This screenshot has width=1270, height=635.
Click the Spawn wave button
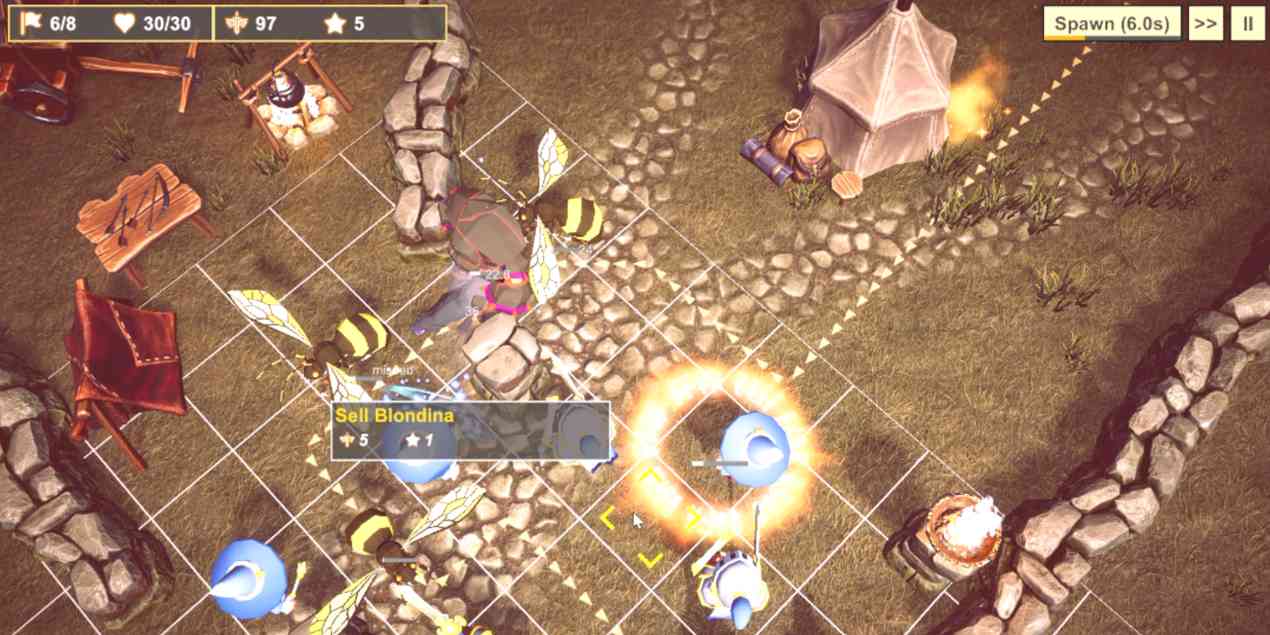tap(1111, 23)
